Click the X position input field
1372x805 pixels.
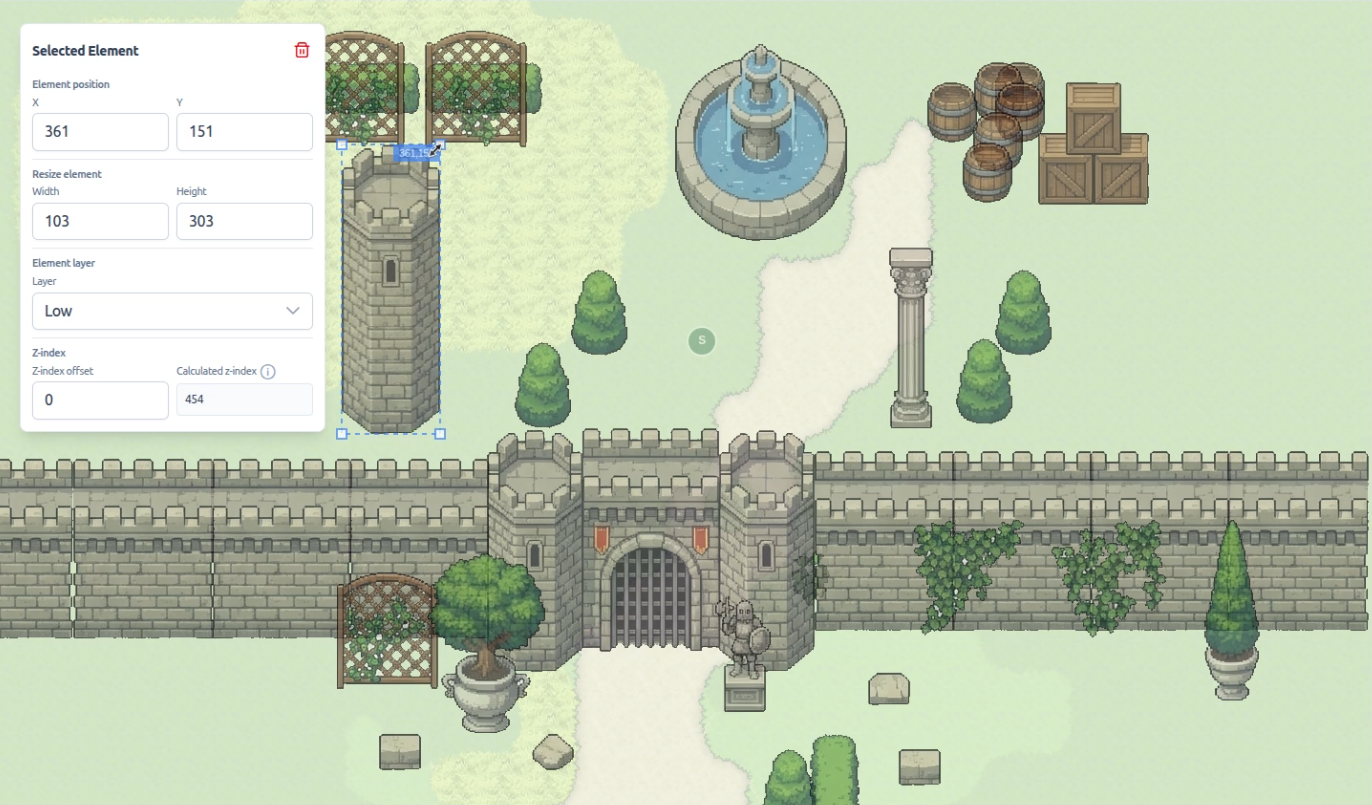tap(100, 132)
